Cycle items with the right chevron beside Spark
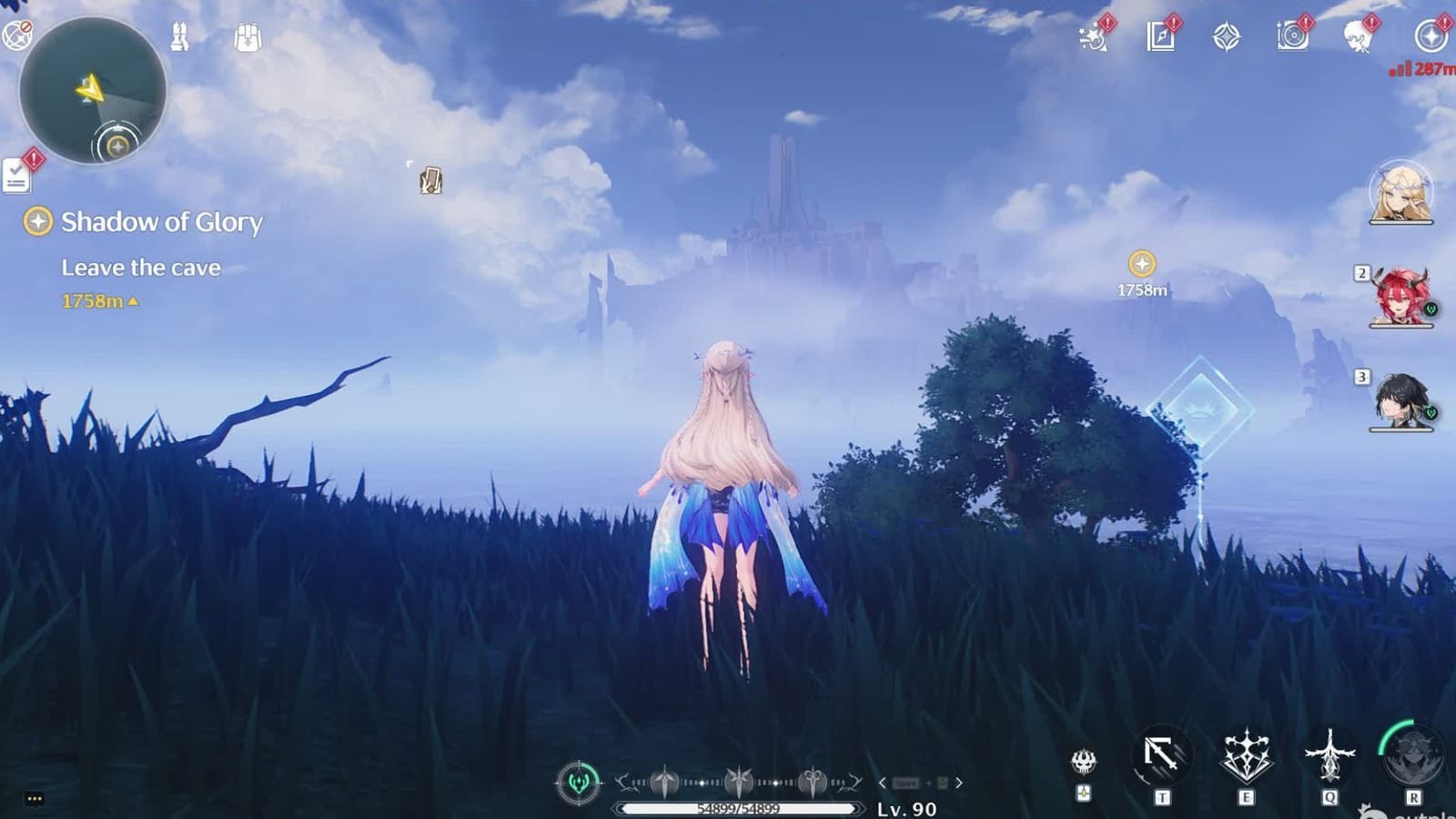 pos(958,783)
